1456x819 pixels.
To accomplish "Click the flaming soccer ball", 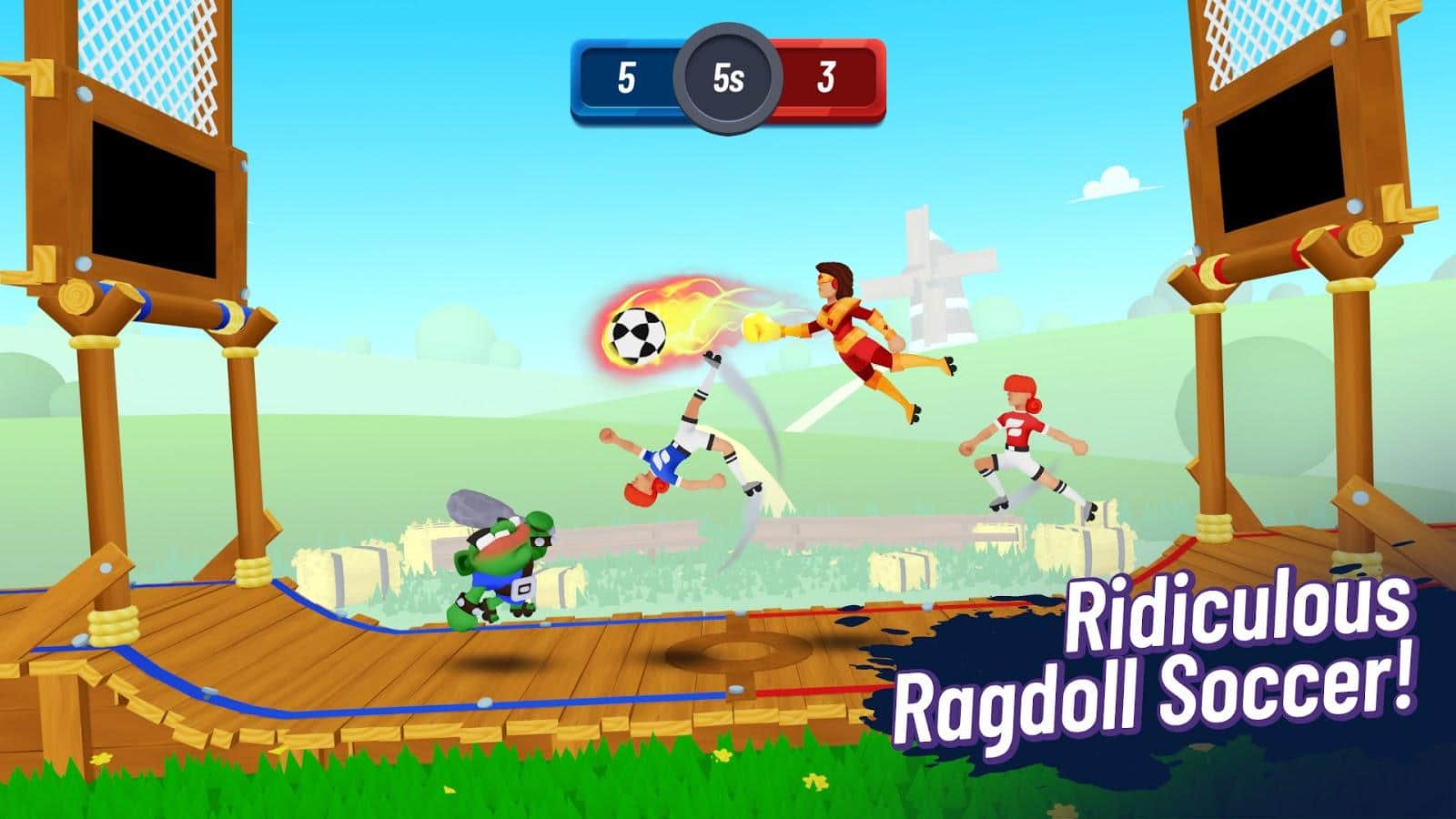I will point(639,333).
